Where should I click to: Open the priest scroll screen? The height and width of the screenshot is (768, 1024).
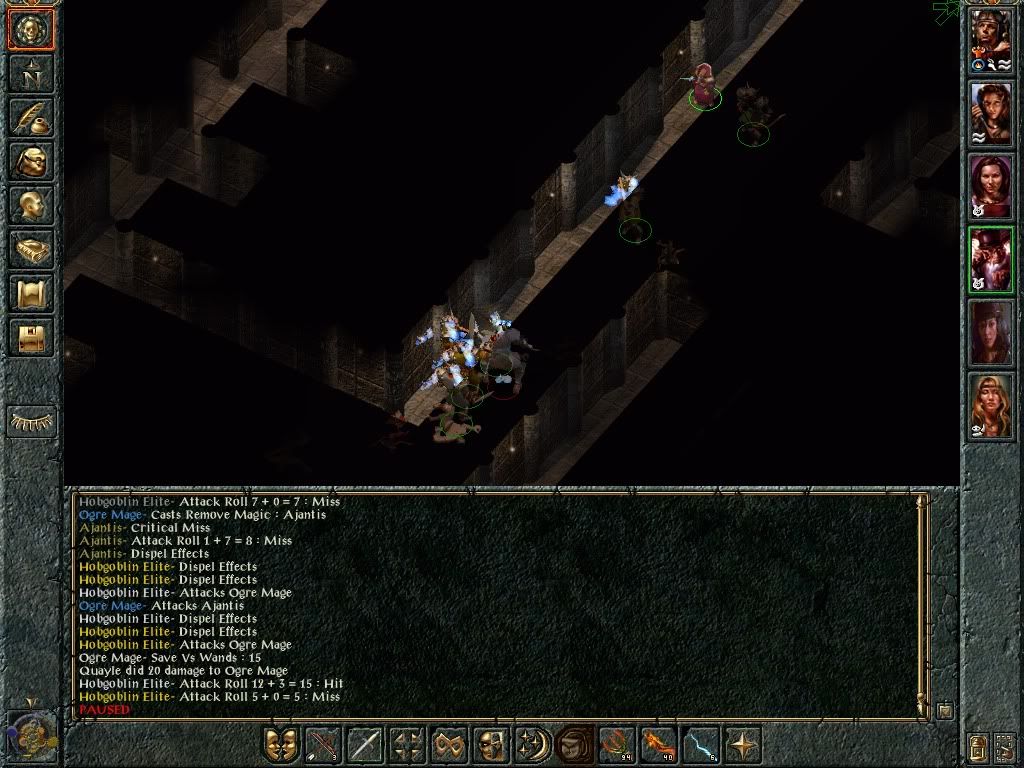(x=31, y=294)
